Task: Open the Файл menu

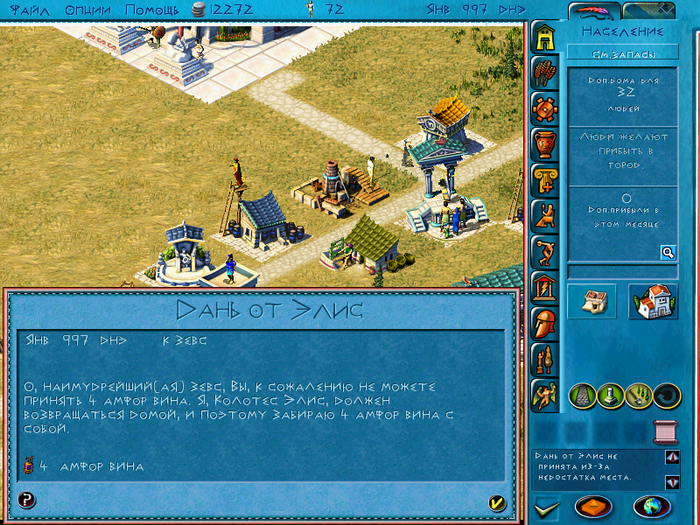Action: (28, 9)
